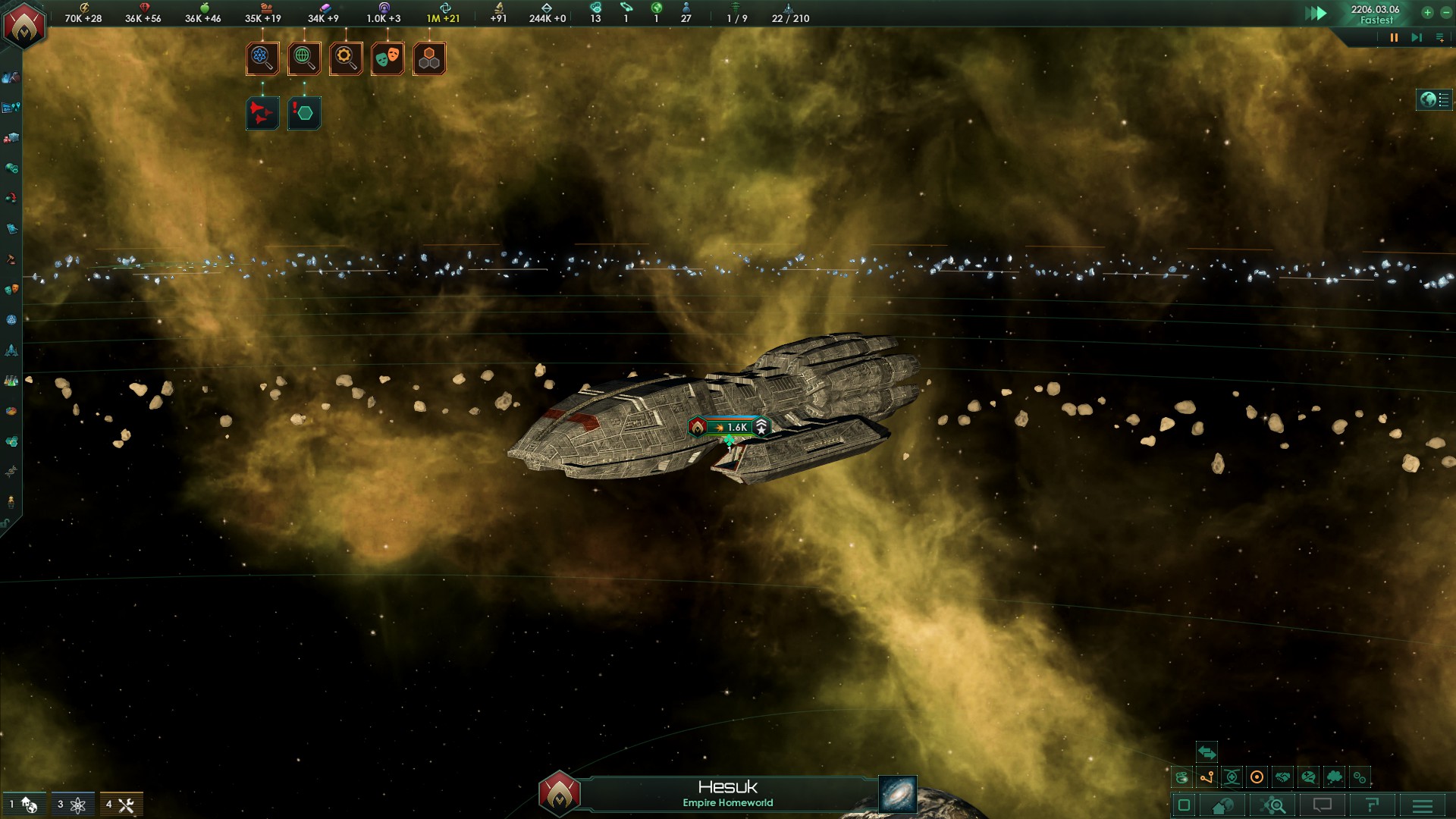1456x819 pixels.
Task: Click the theater masks notification
Action: pos(388,58)
